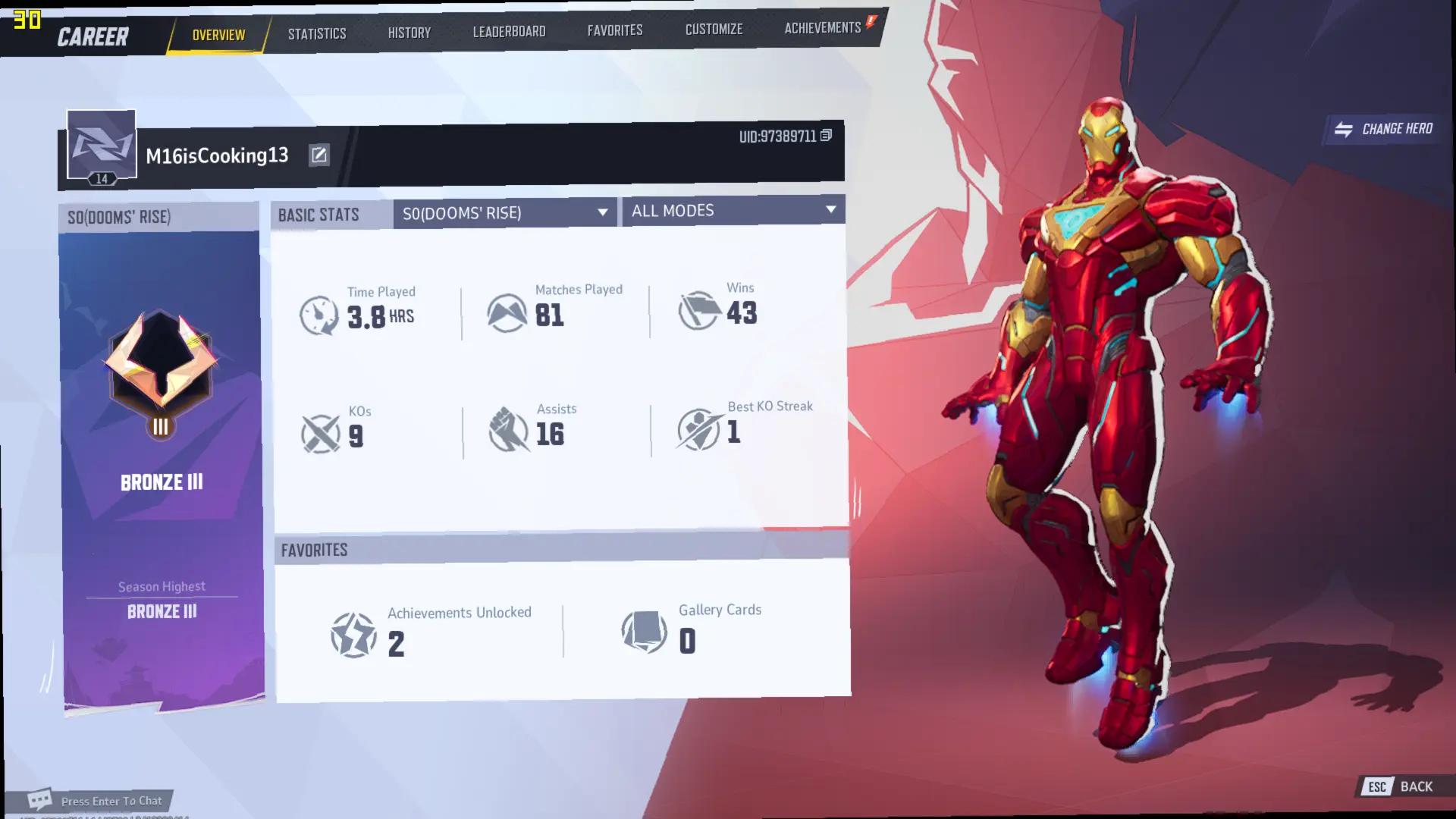Image resolution: width=1456 pixels, height=819 pixels.
Task: Click the Best KO Streak icon
Action: click(698, 430)
